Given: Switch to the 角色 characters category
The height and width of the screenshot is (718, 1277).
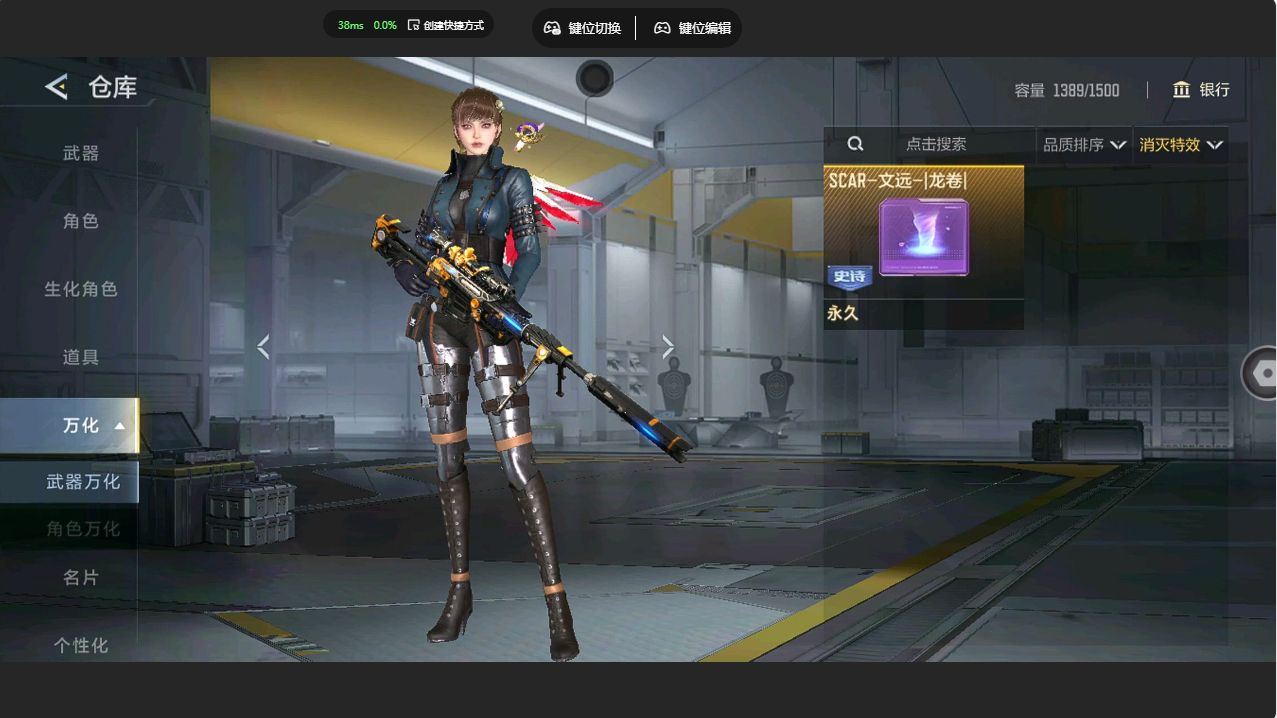Looking at the screenshot, I should (81, 221).
